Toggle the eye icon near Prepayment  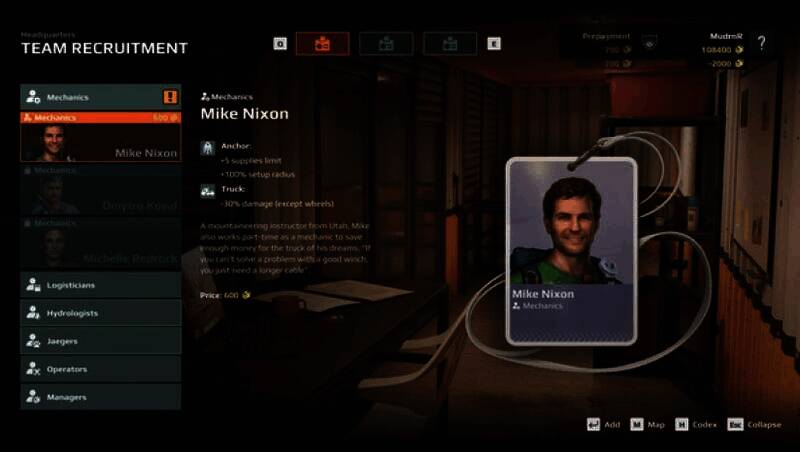click(650, 43)
